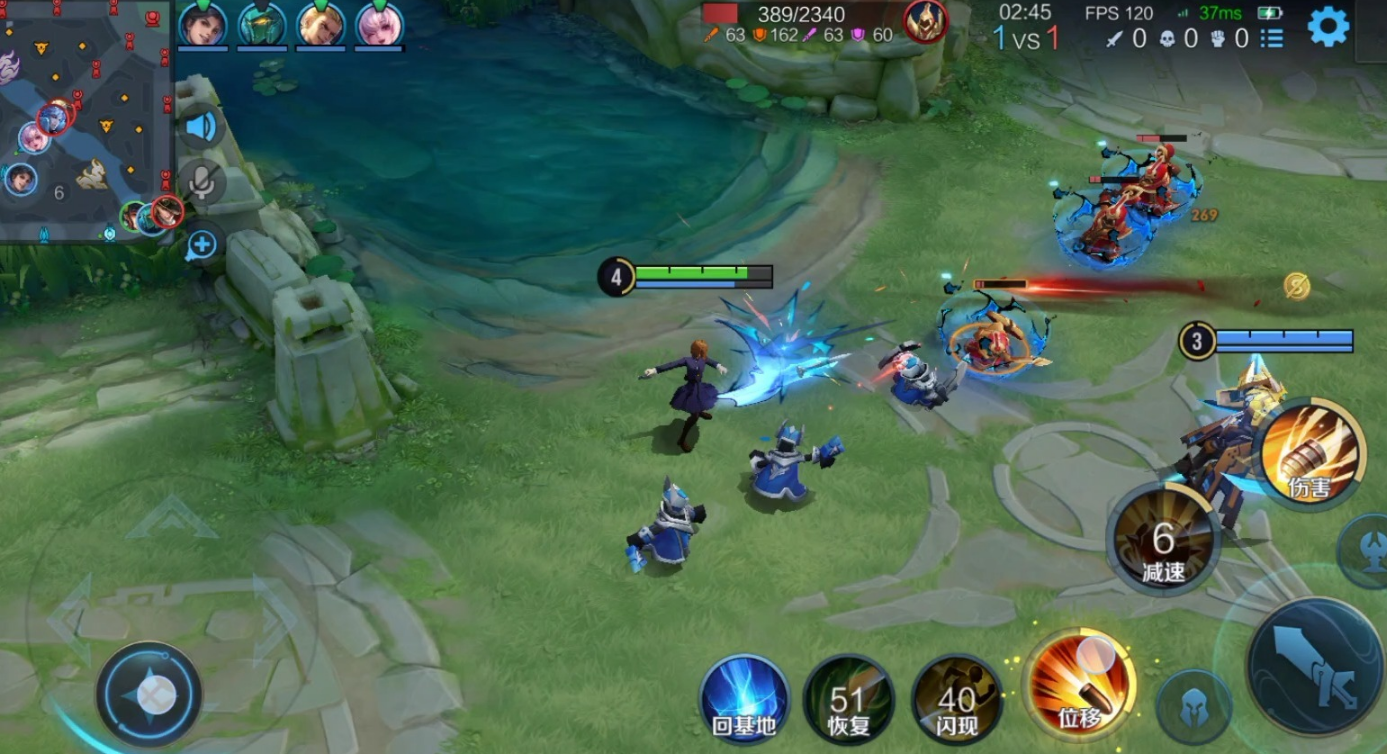The width and height of the screenshot is (1387, 754).
Task: Toggle the speaker voice-chat button
Action: [202, 127]
